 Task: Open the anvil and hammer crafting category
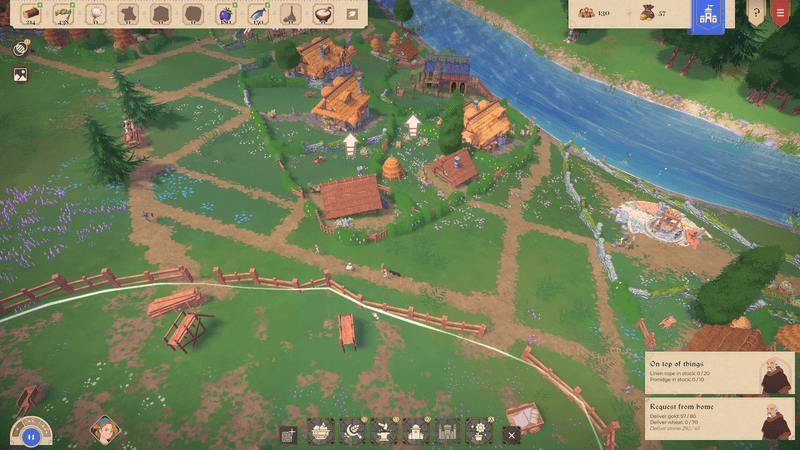[x=385, y=433]
